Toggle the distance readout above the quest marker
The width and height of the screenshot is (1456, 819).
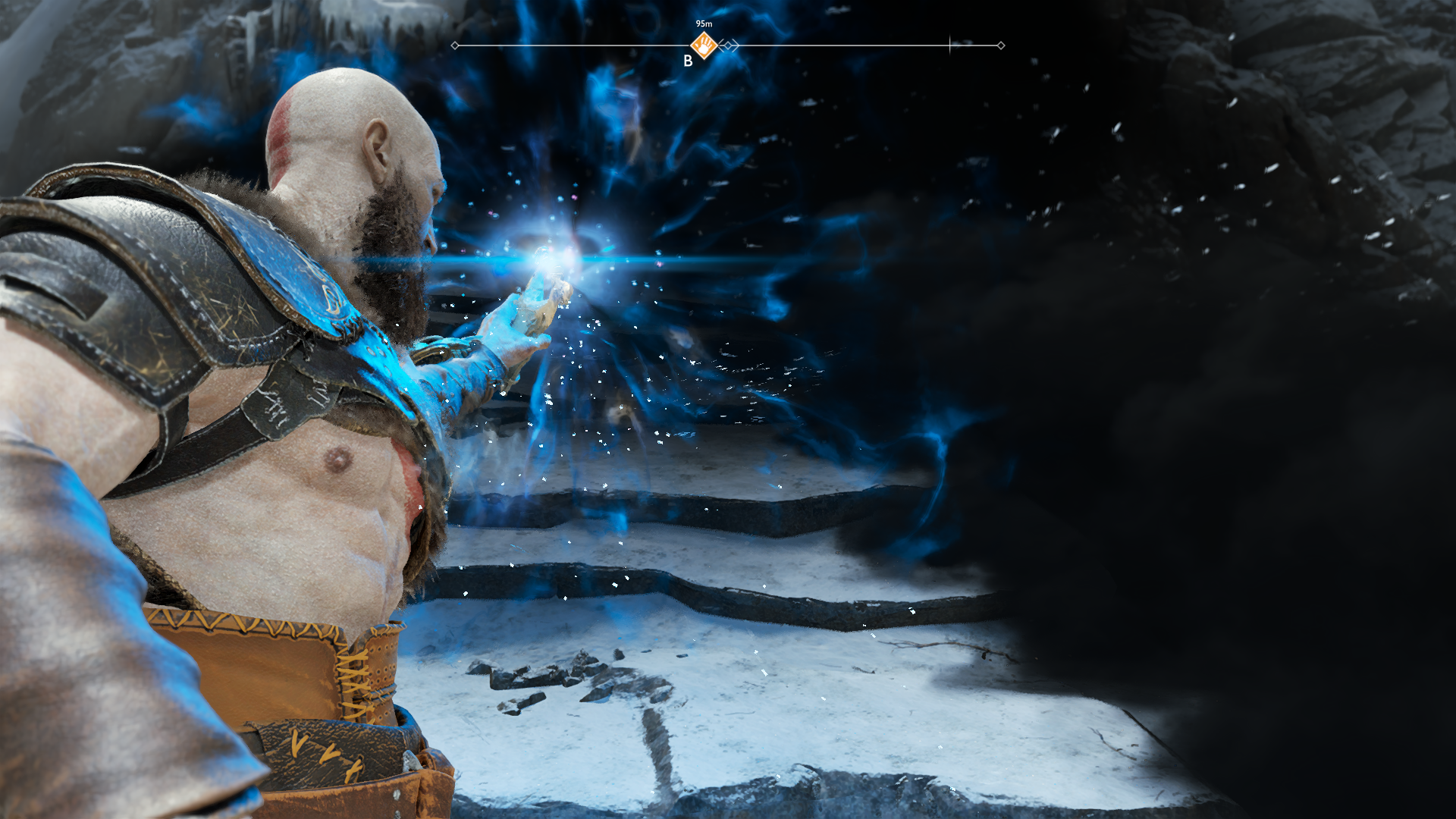704,24
